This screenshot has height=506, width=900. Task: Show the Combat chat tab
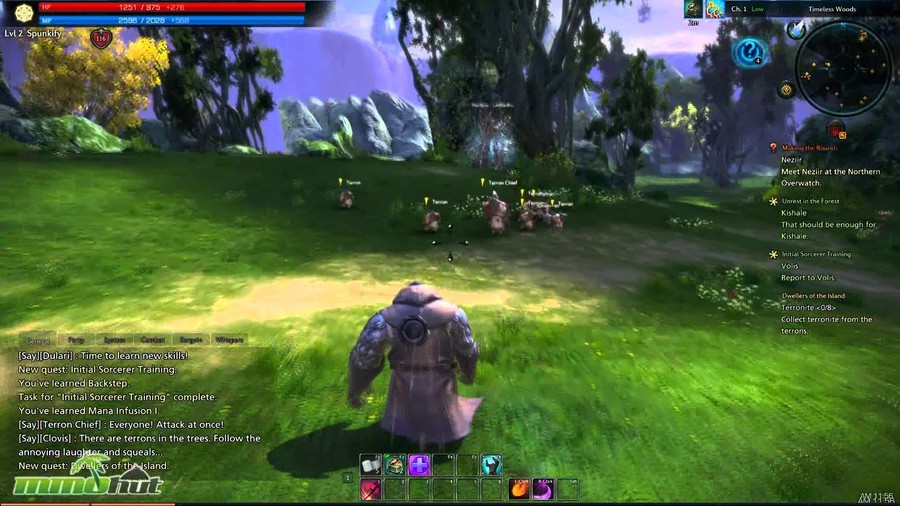tap(153, 341)
